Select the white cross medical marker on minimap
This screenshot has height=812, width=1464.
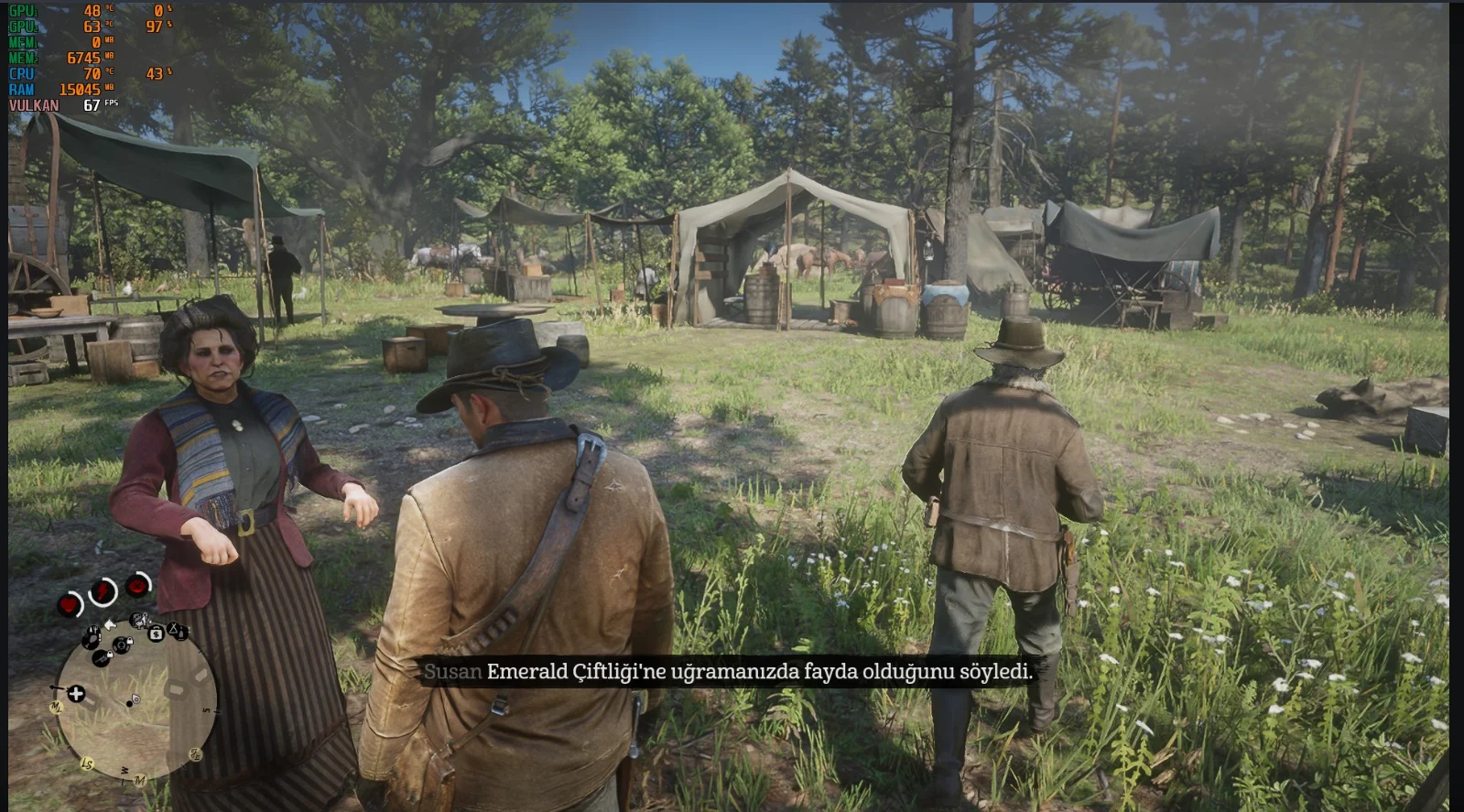pos(76,694)
